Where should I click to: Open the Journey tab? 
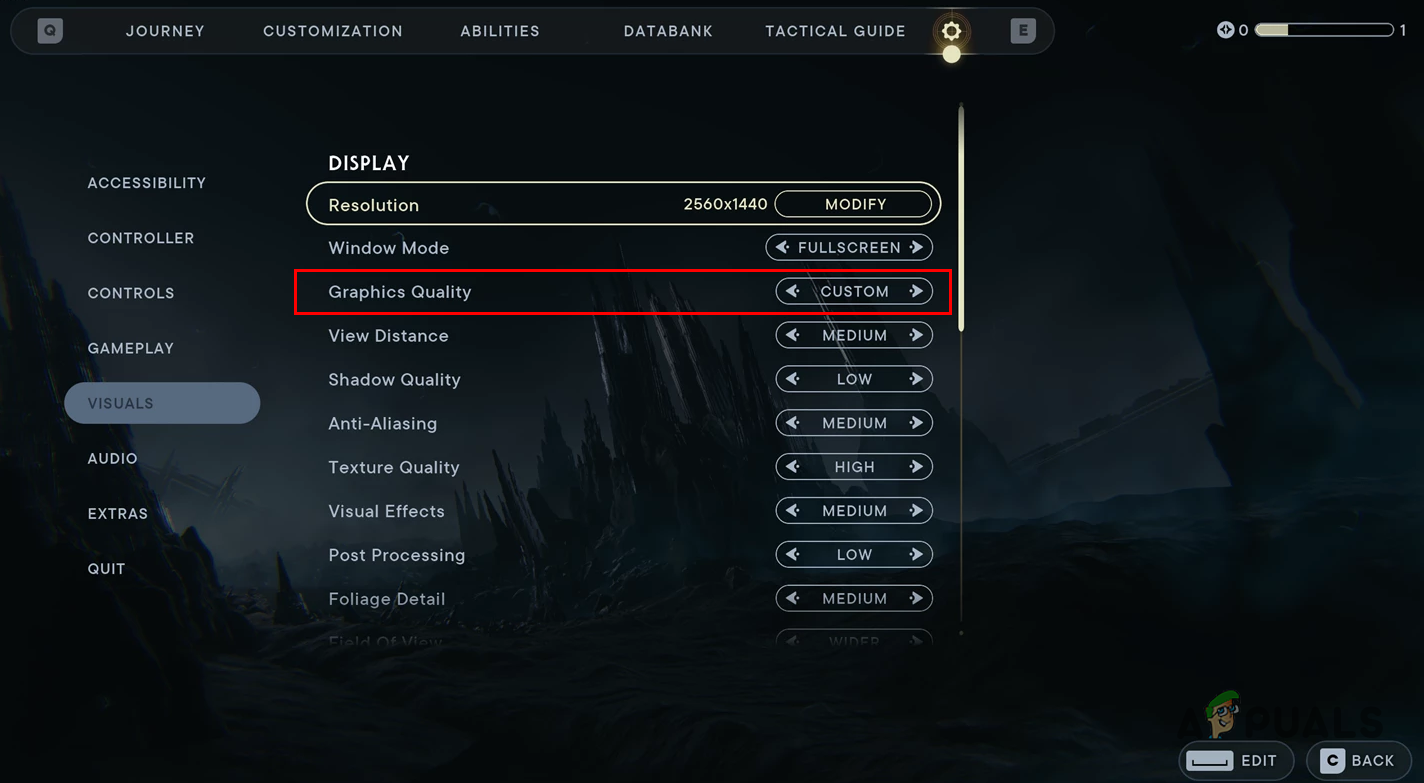coord(164,31)
